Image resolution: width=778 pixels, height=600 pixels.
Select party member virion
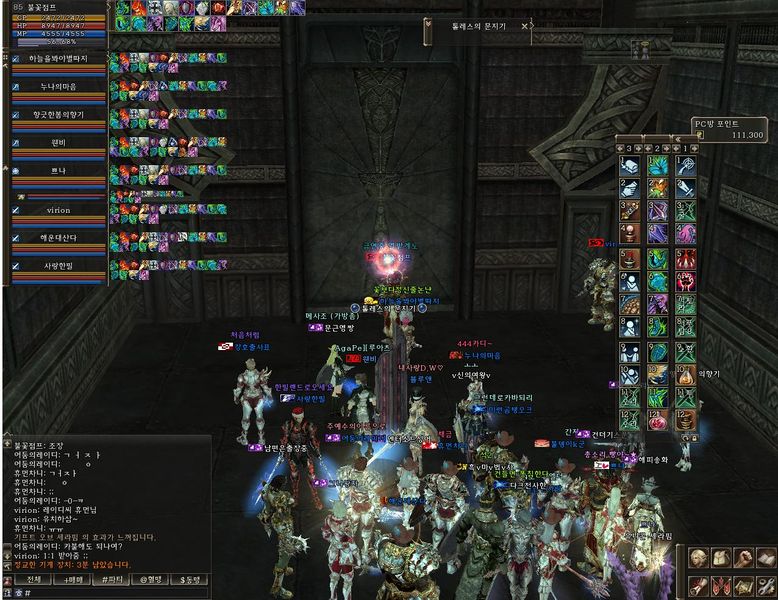pos(58,211)
